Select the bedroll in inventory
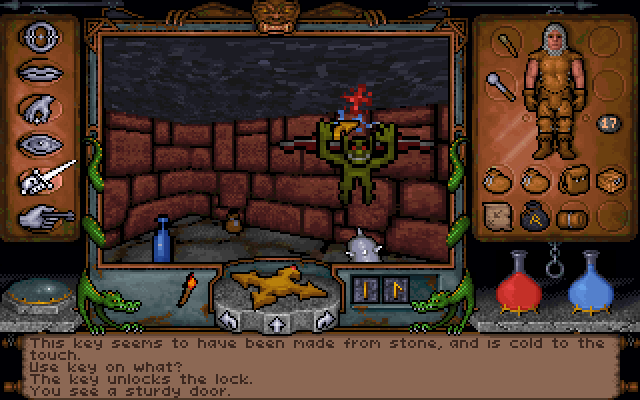 click(x=570, y=216)
